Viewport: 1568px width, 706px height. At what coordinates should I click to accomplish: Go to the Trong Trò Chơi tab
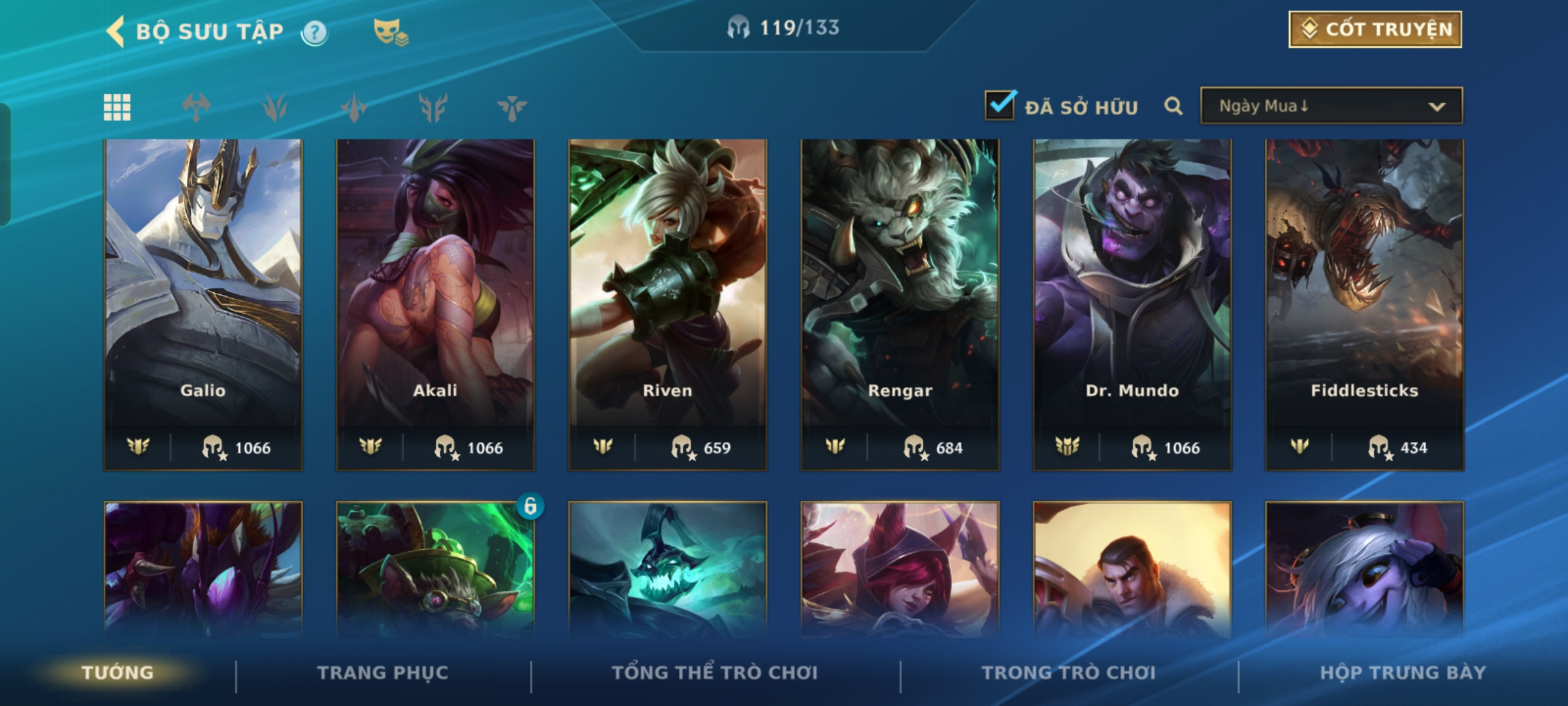(1068, 673)
